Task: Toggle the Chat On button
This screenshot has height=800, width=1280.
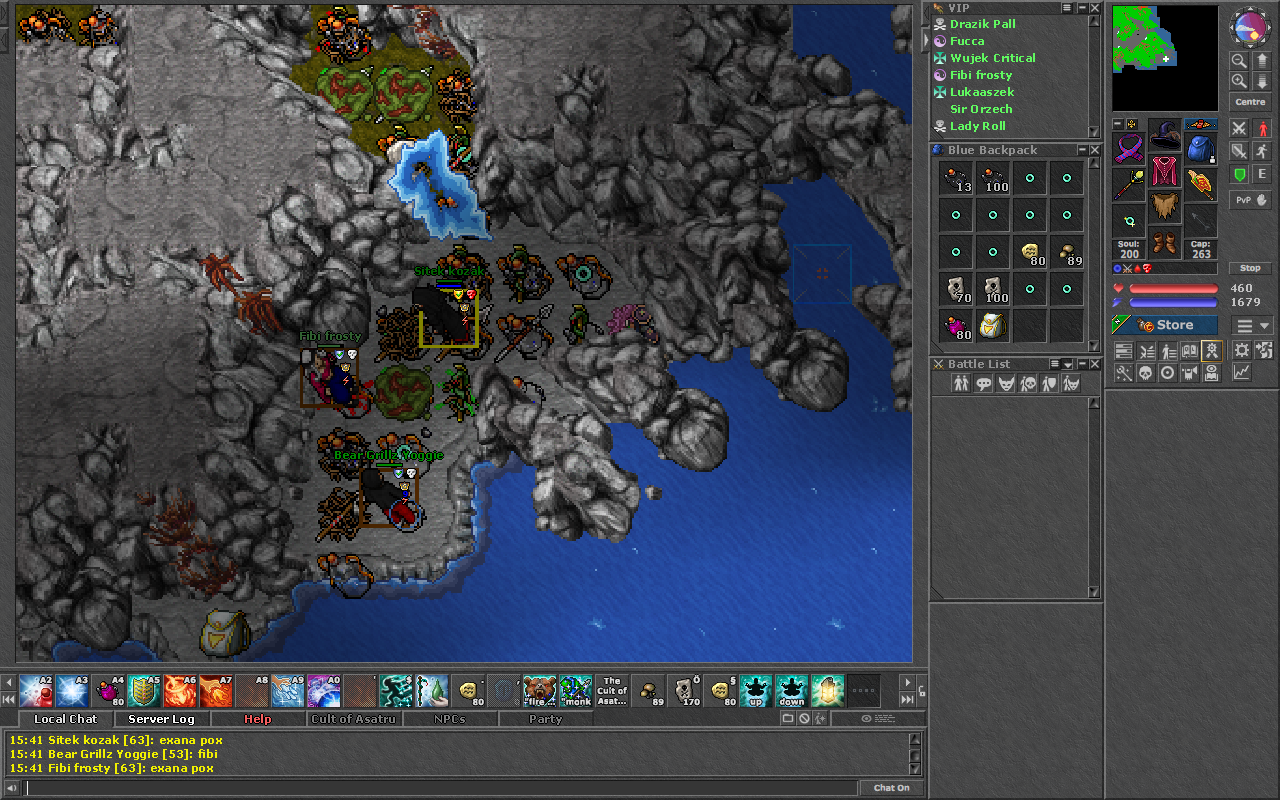Action: [x=891, y=788]
